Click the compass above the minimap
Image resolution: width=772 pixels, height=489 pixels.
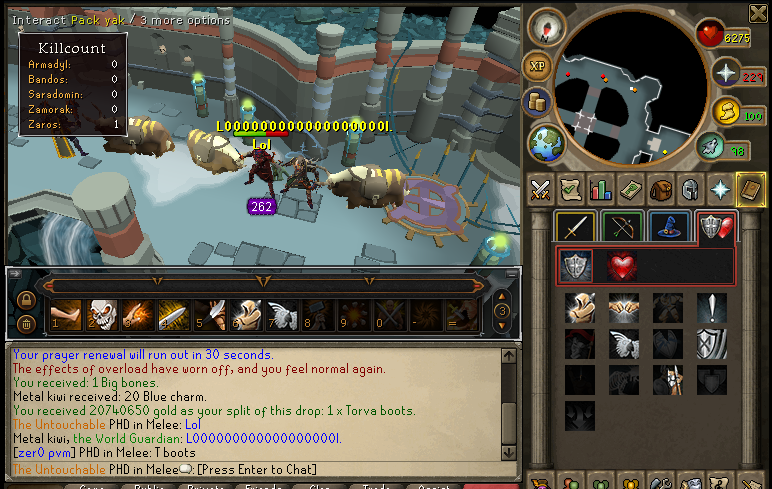[x=548, y=29]
